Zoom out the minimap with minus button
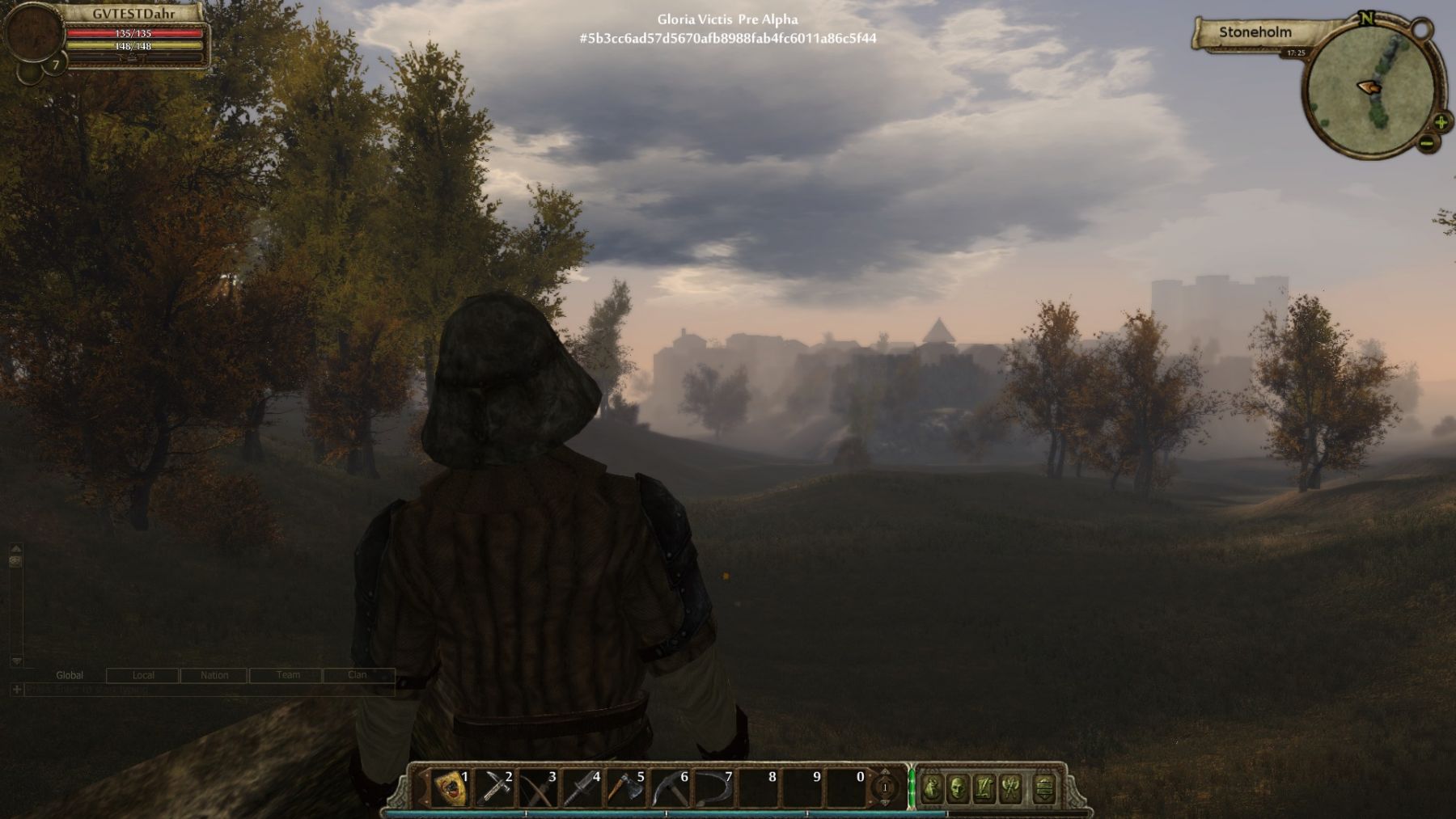This screenshot has height=819, width=1456. (x=1427, y=143)
